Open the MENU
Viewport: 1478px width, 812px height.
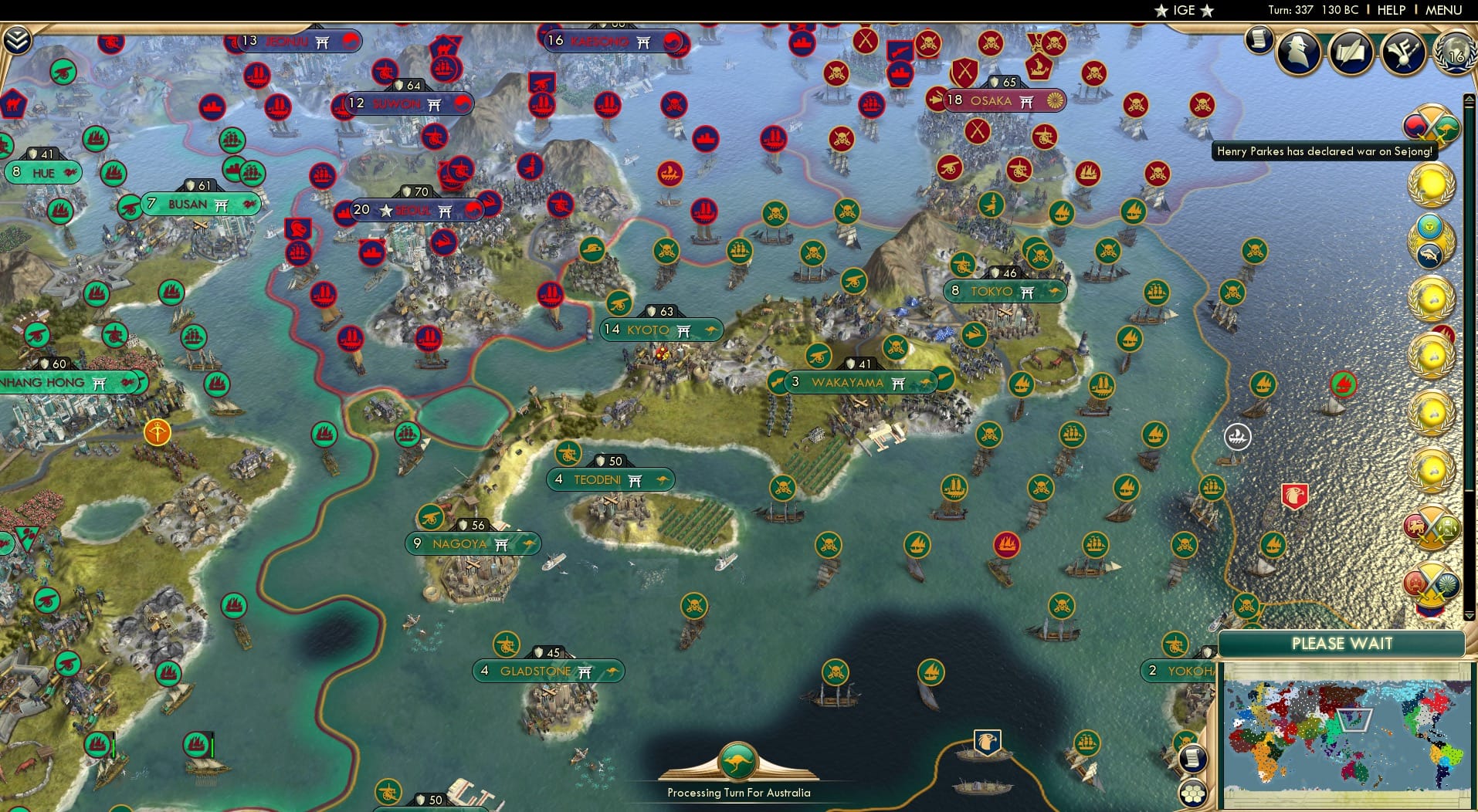[1442, 10]
